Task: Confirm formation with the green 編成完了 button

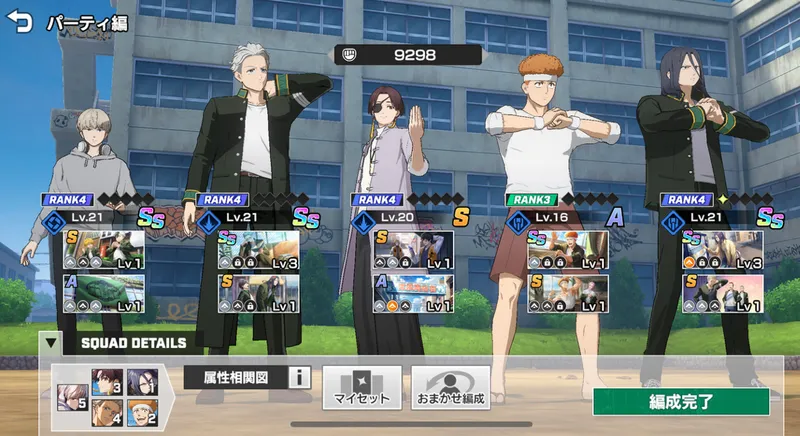Action: [681, 402]
